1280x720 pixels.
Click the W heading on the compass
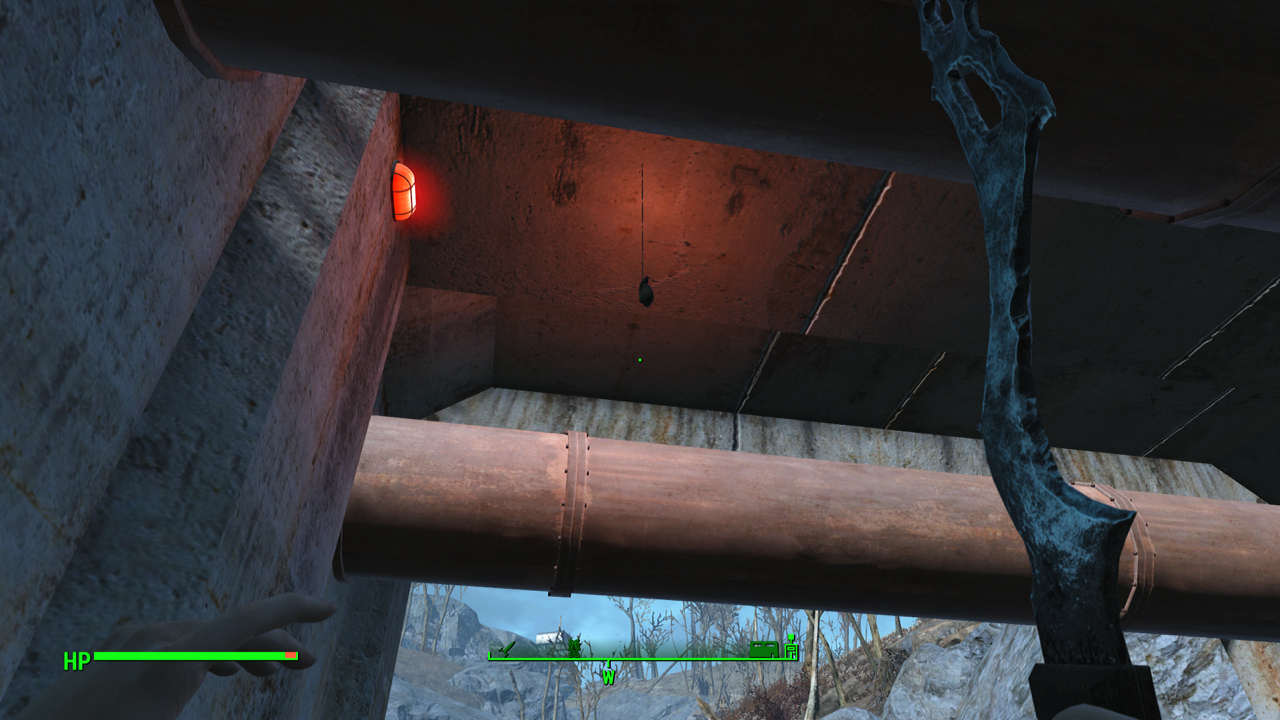point(608,677)
